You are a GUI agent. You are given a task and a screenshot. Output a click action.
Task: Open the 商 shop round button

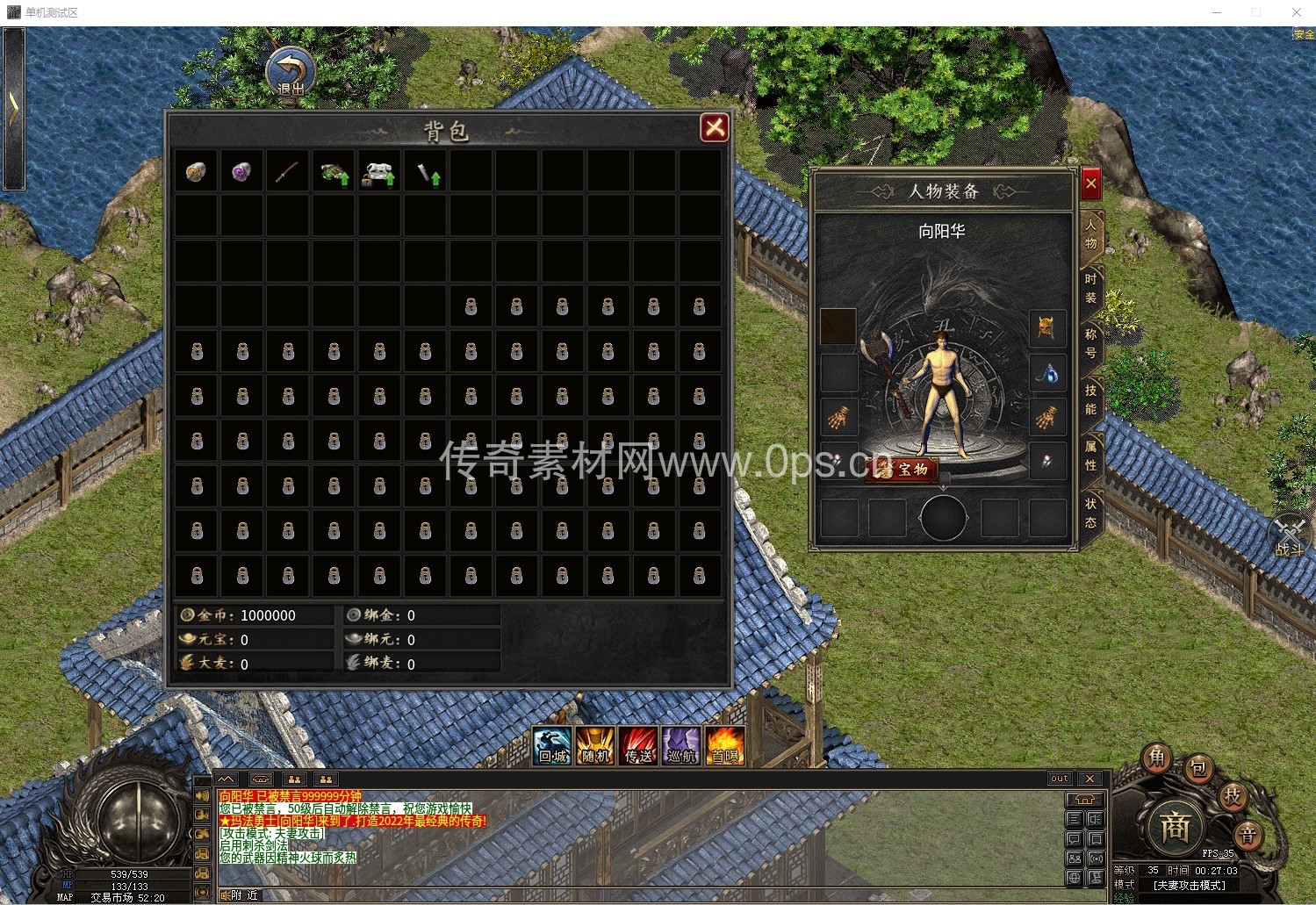point(1175,826)
